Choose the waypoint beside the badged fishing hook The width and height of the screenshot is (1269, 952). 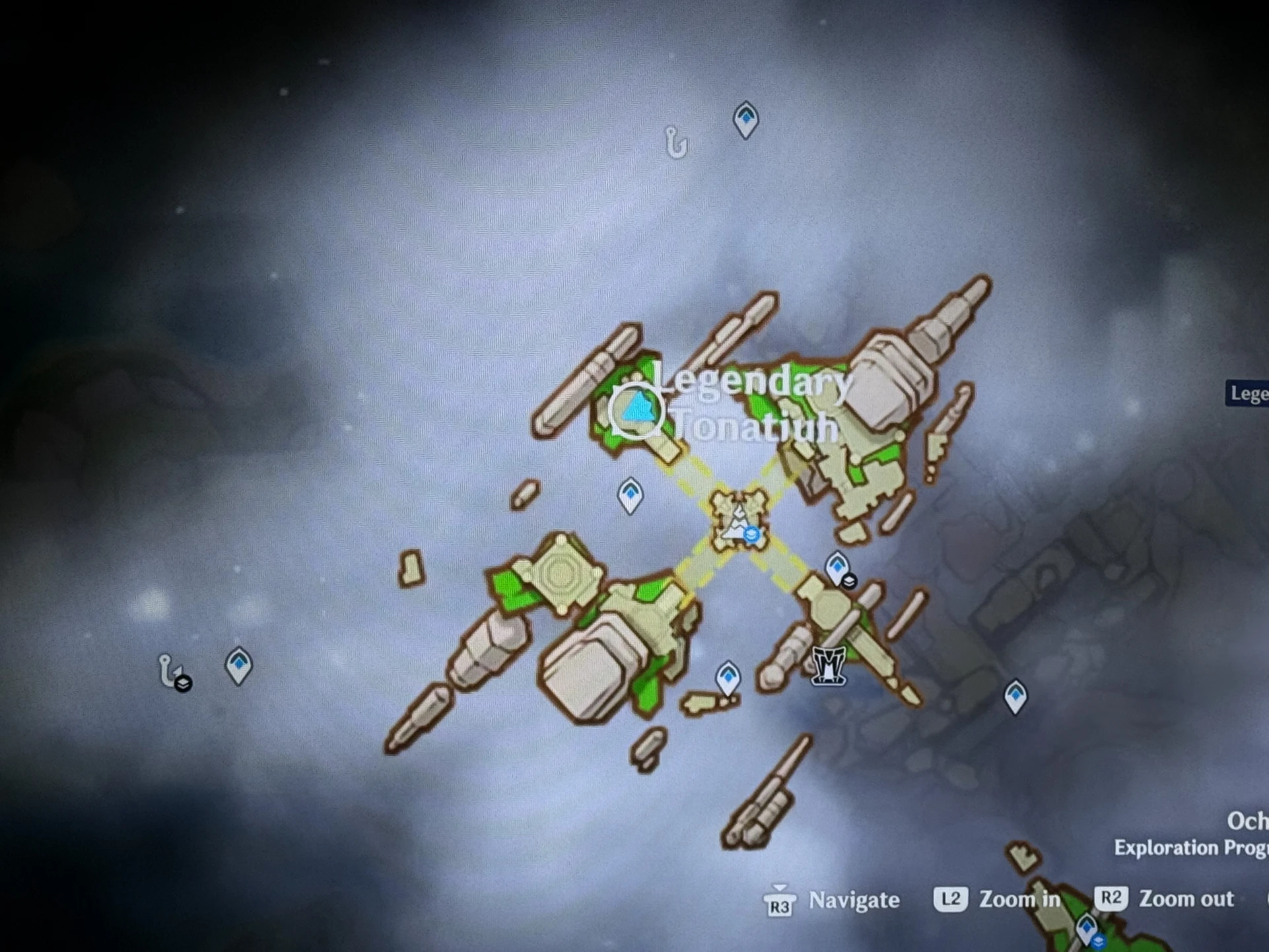(x=238, y=664)
